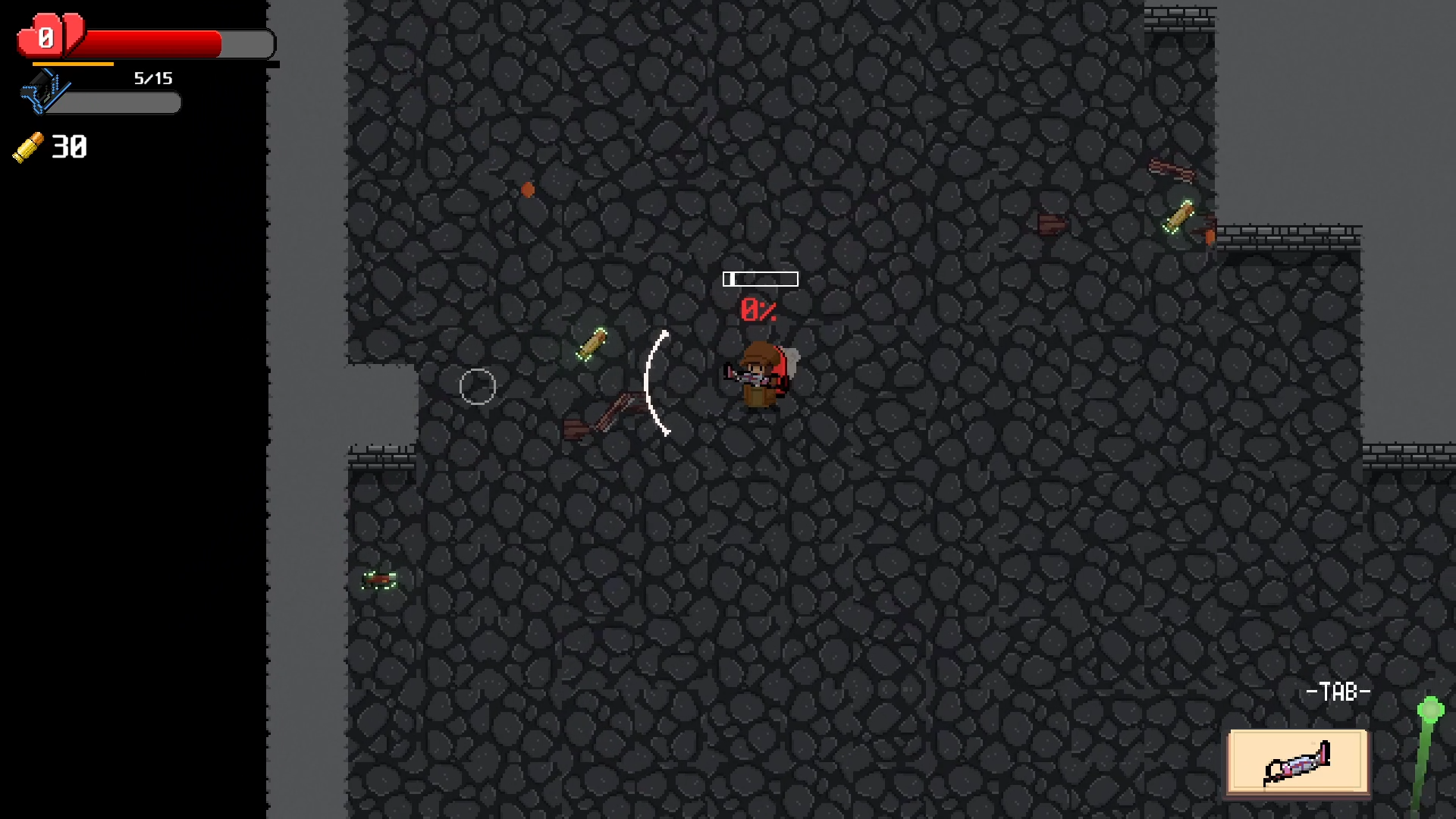Select the weapon slot card
1456x819 pixels.
pyautogui.click(x=1298, y=761)
